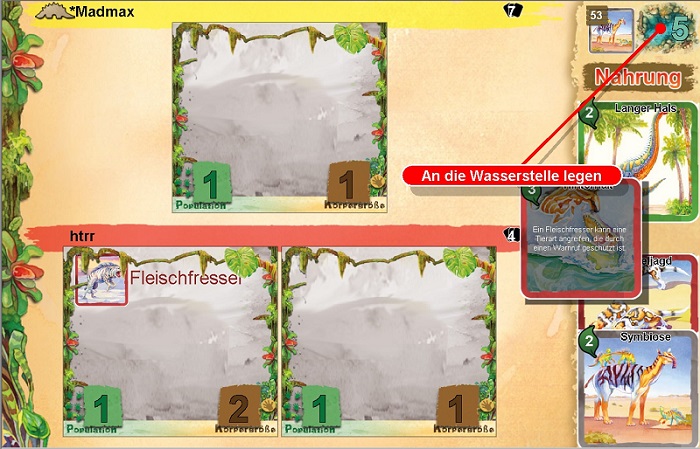Open the draw deck showing 53 cards
700x449 pixels.
611,29
